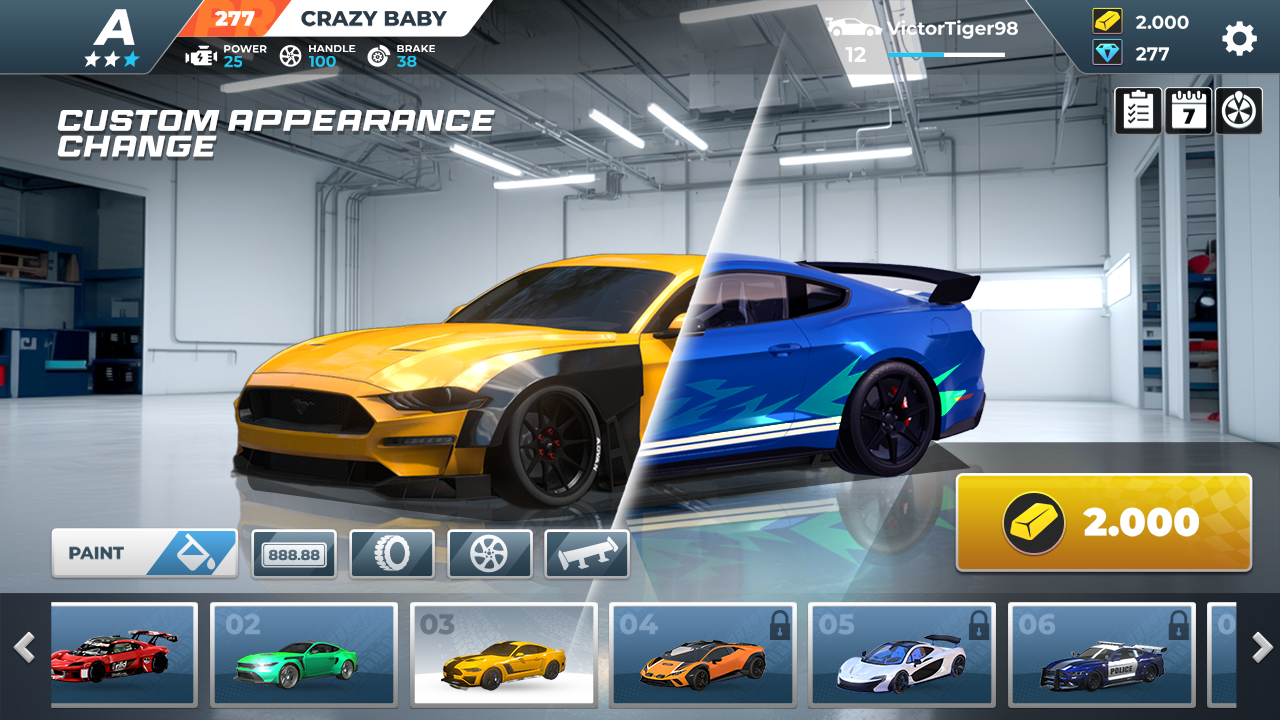Image resolution: width=1280 pixels, height=720 pixels.
Task: Open the wheel icon beside the calendar
Action: click(x=1238, y=111)
